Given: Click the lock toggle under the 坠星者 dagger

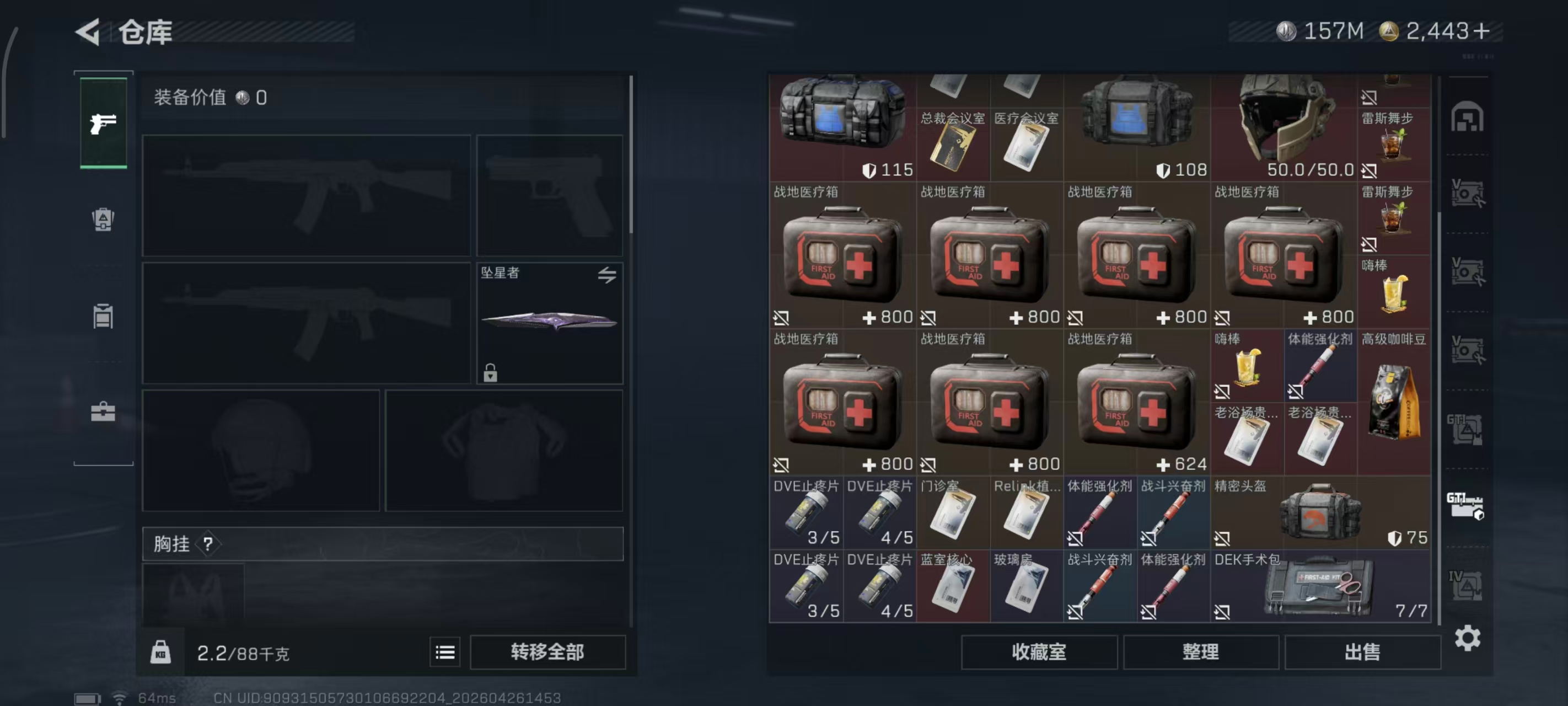Looking at the screenshot, I should (491, 373).
